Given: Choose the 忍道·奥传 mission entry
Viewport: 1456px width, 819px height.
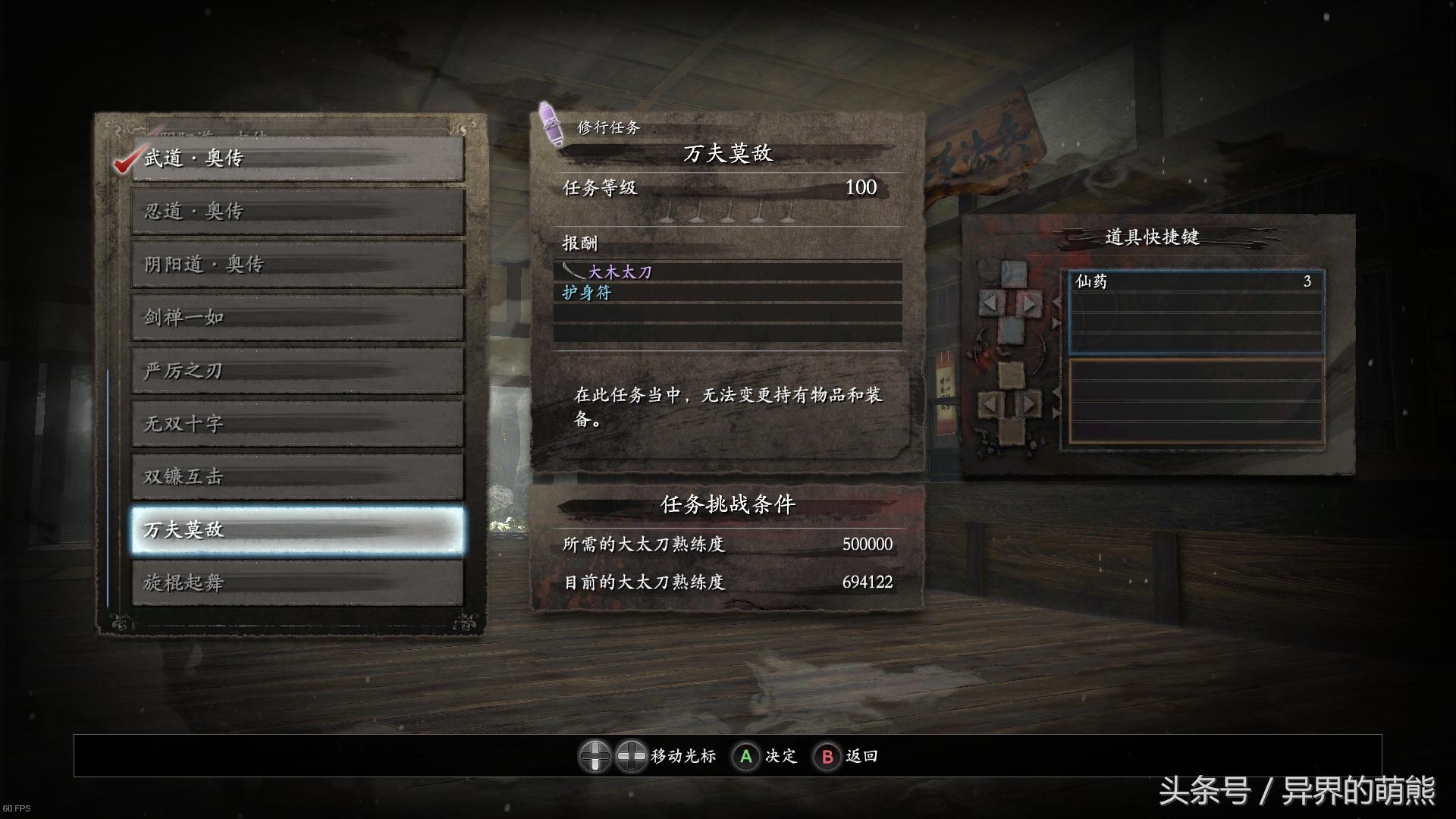Looking at the screenshot, I should [297, 212].
